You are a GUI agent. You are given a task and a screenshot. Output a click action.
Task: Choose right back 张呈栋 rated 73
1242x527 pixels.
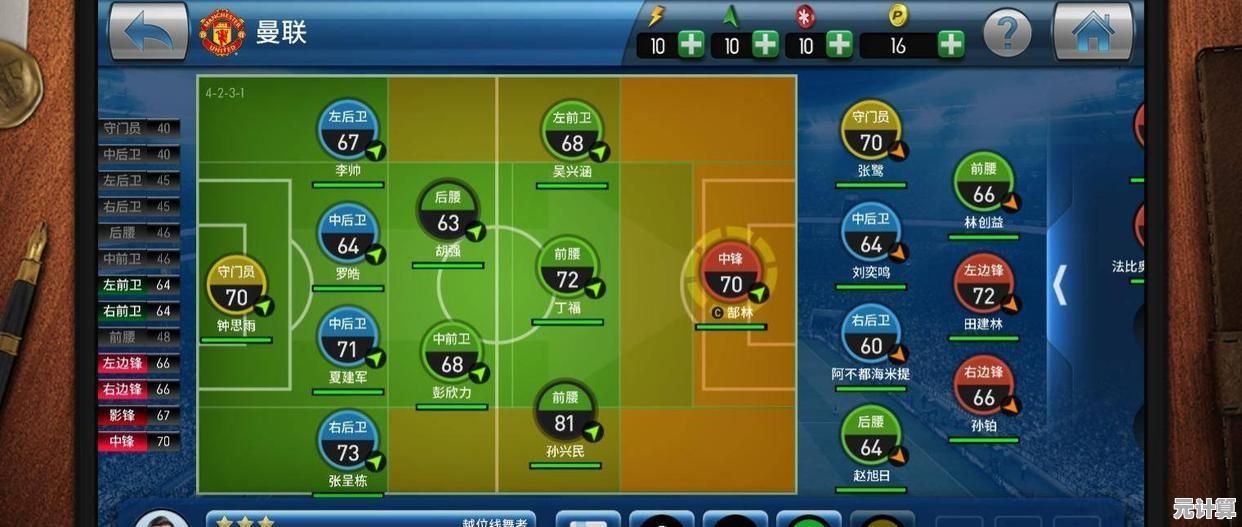point(348,441)
